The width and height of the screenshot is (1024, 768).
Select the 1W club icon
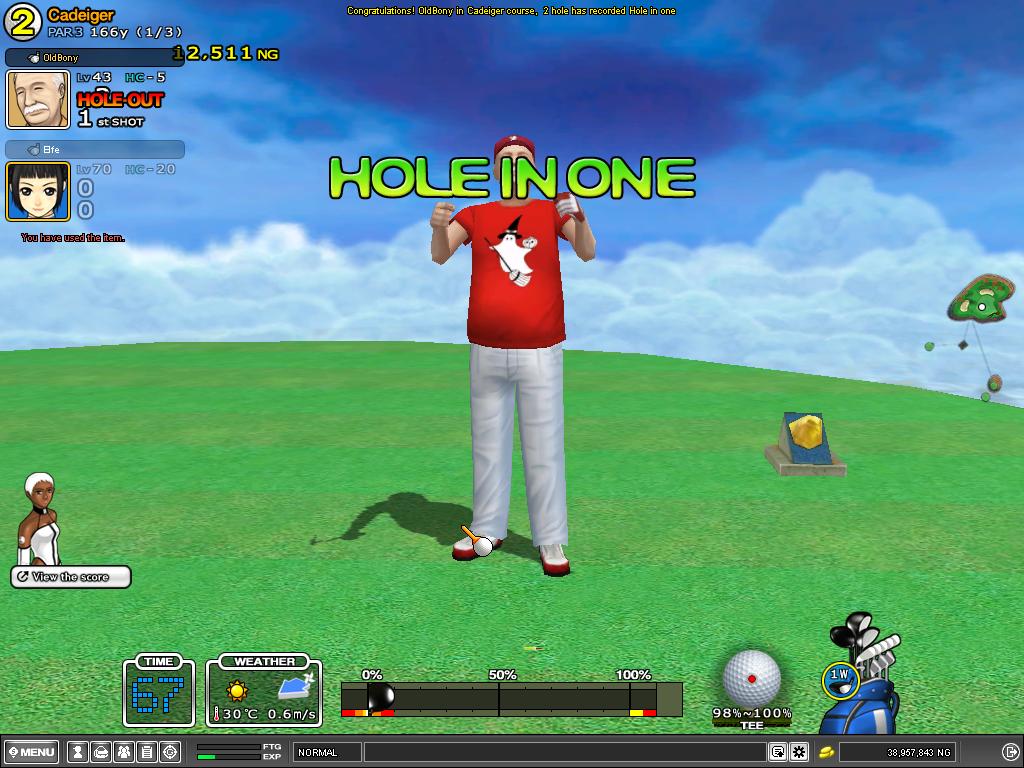click(x=840, y=678)
